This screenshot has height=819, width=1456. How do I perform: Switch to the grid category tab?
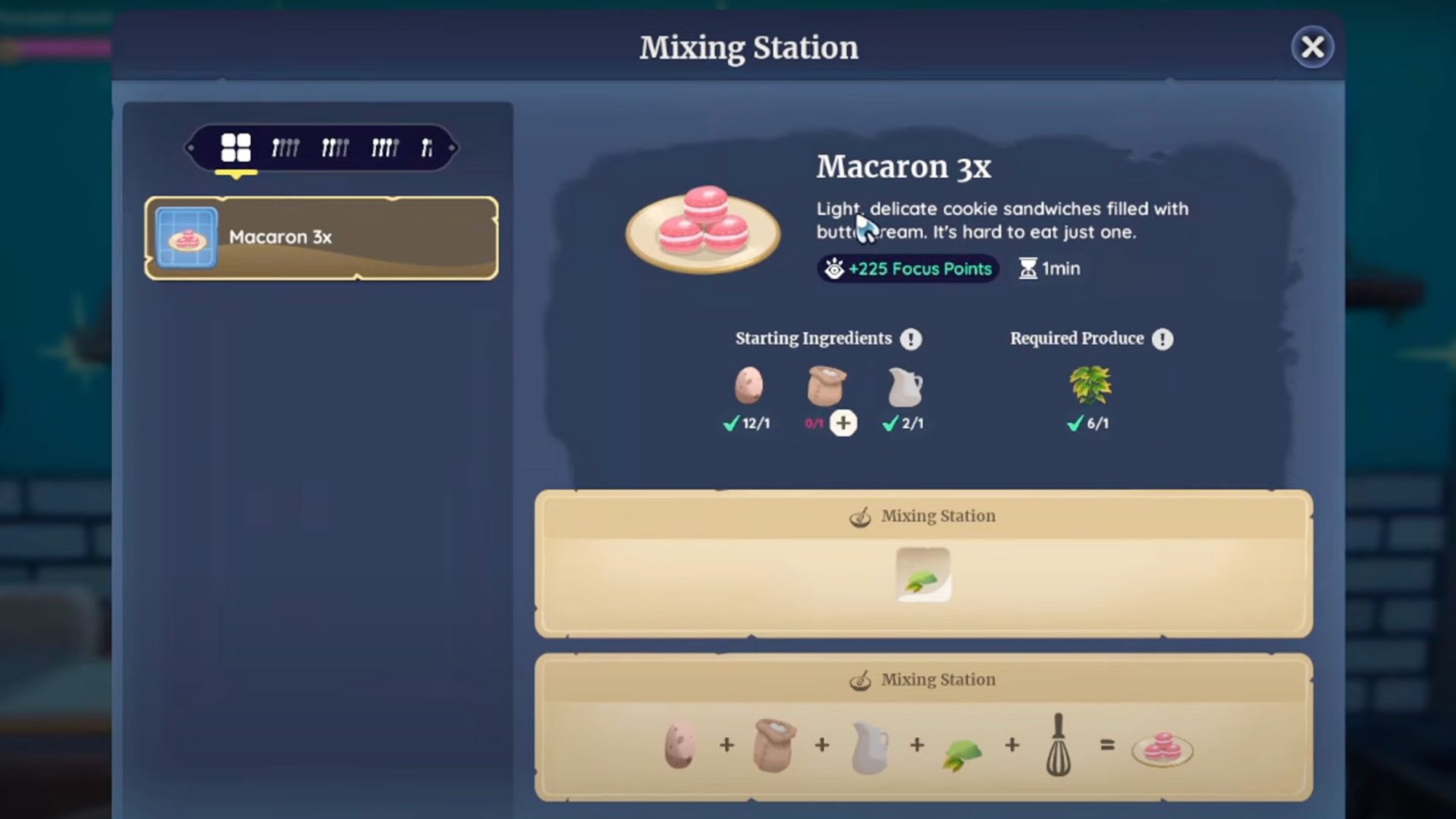coord(236,148)
